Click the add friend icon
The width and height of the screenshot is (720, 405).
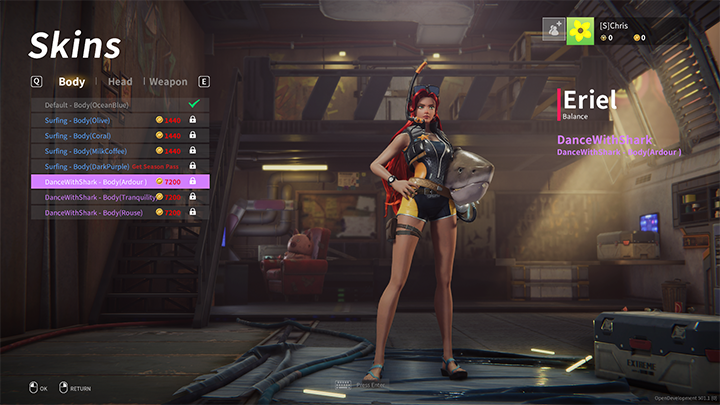pyautogui.click(x=554, y=31)
